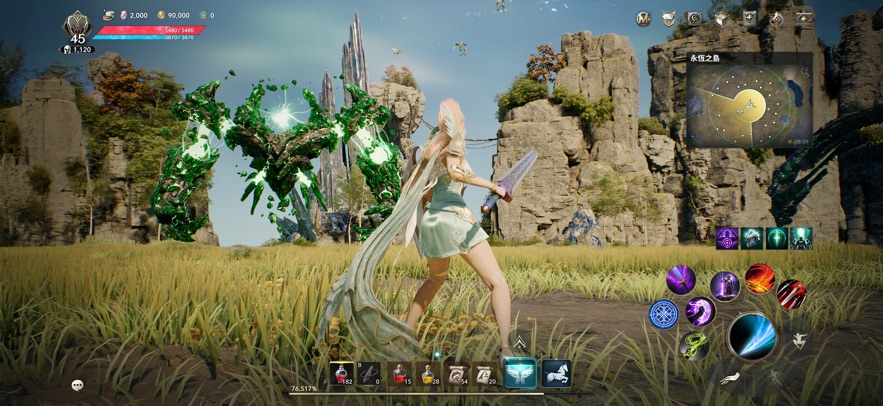Activate the glowing wings hotbar slot
883x406 pixels.
point(520,373)
